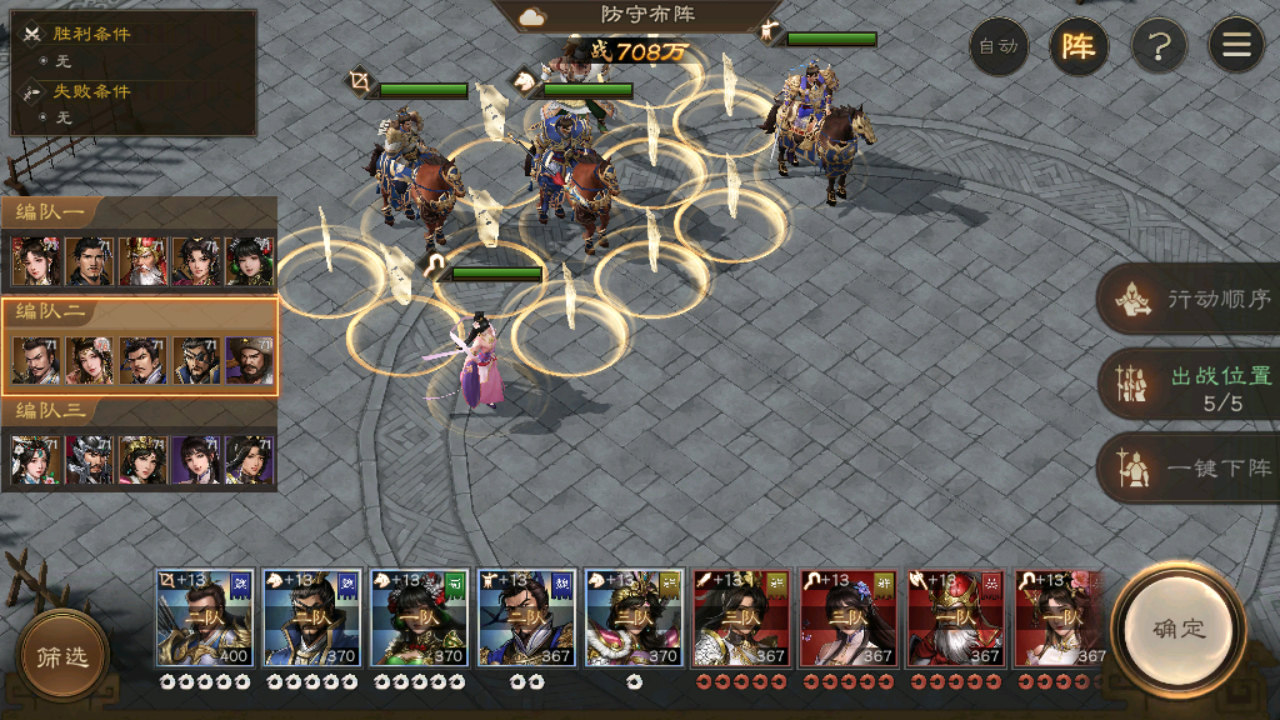Image resolution: width=1280 pixels, height=720 pixels.
Task: Toggle the 自动 auto button
Action: pyautogui.click(x=998, y=46)
